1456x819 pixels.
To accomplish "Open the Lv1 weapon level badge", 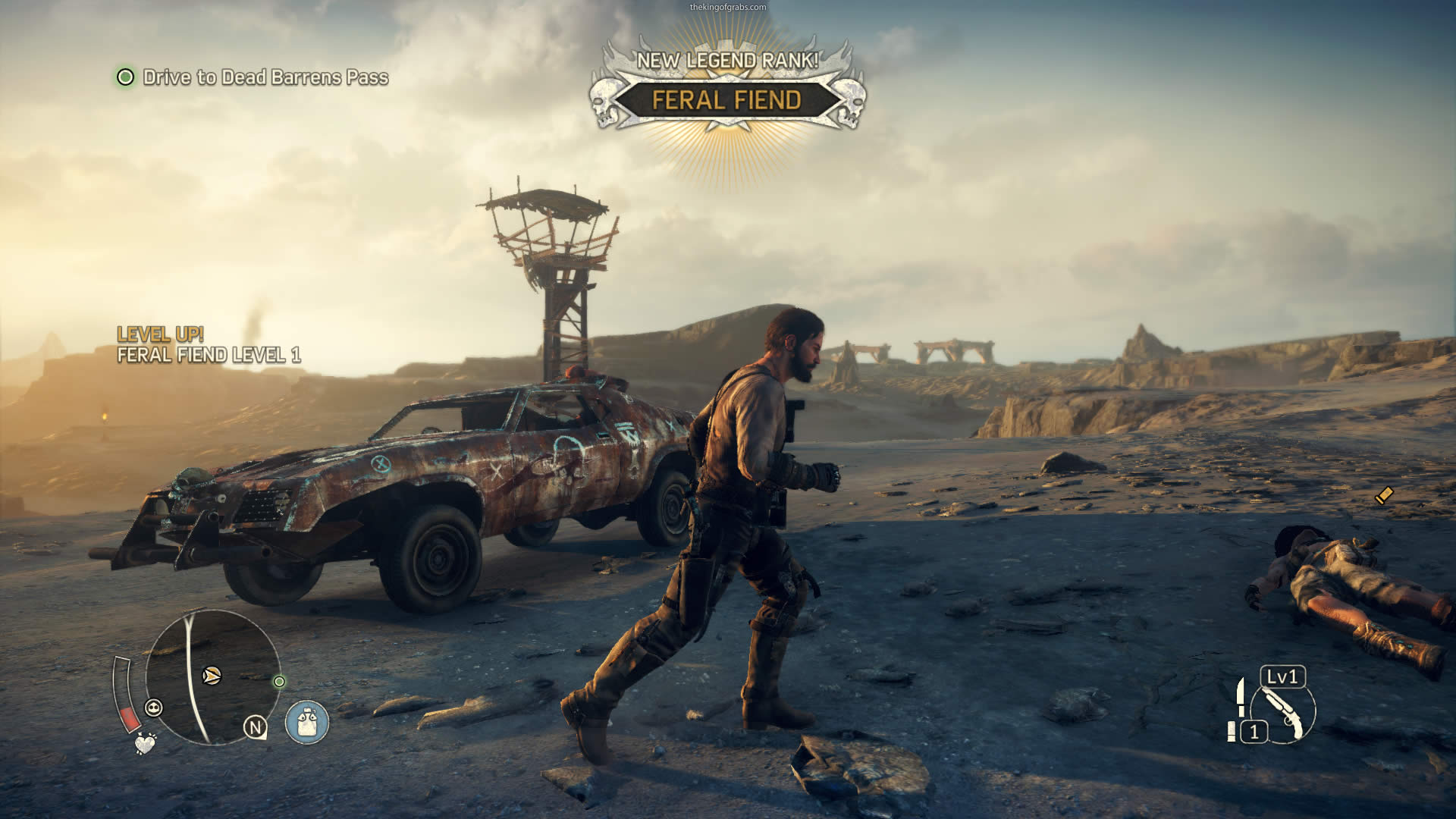I will tap(1282, 677).
